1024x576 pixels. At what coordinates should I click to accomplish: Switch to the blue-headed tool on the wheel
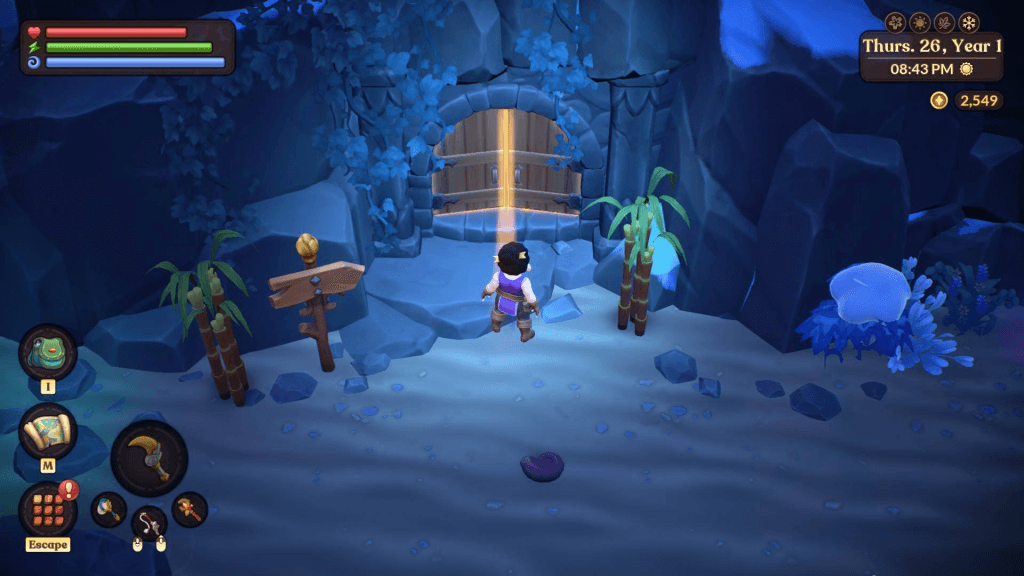point(108,509)
